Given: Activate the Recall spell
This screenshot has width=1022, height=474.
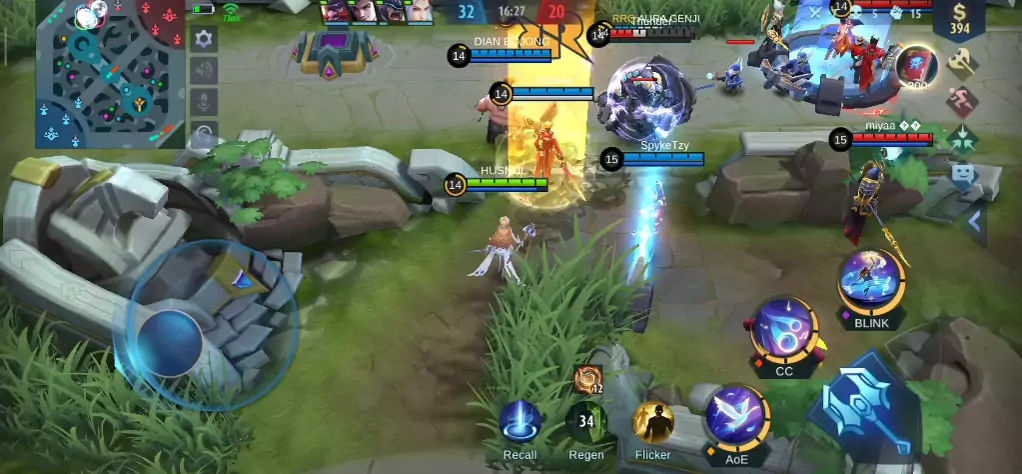Looking at the screenshot, I should 520,421.
